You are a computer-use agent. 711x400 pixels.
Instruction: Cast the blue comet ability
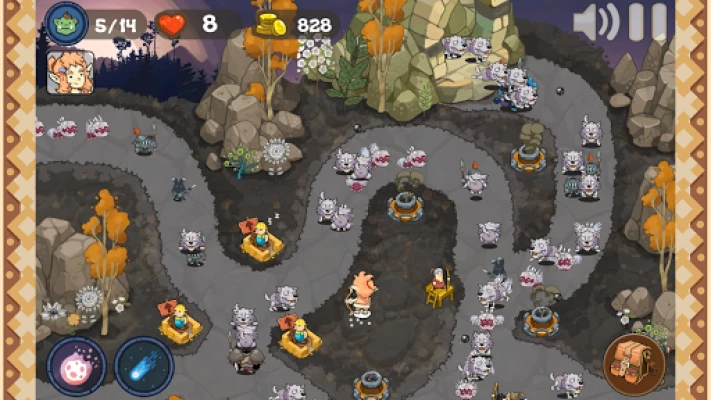pyautogui.click(x=143, y=364)
